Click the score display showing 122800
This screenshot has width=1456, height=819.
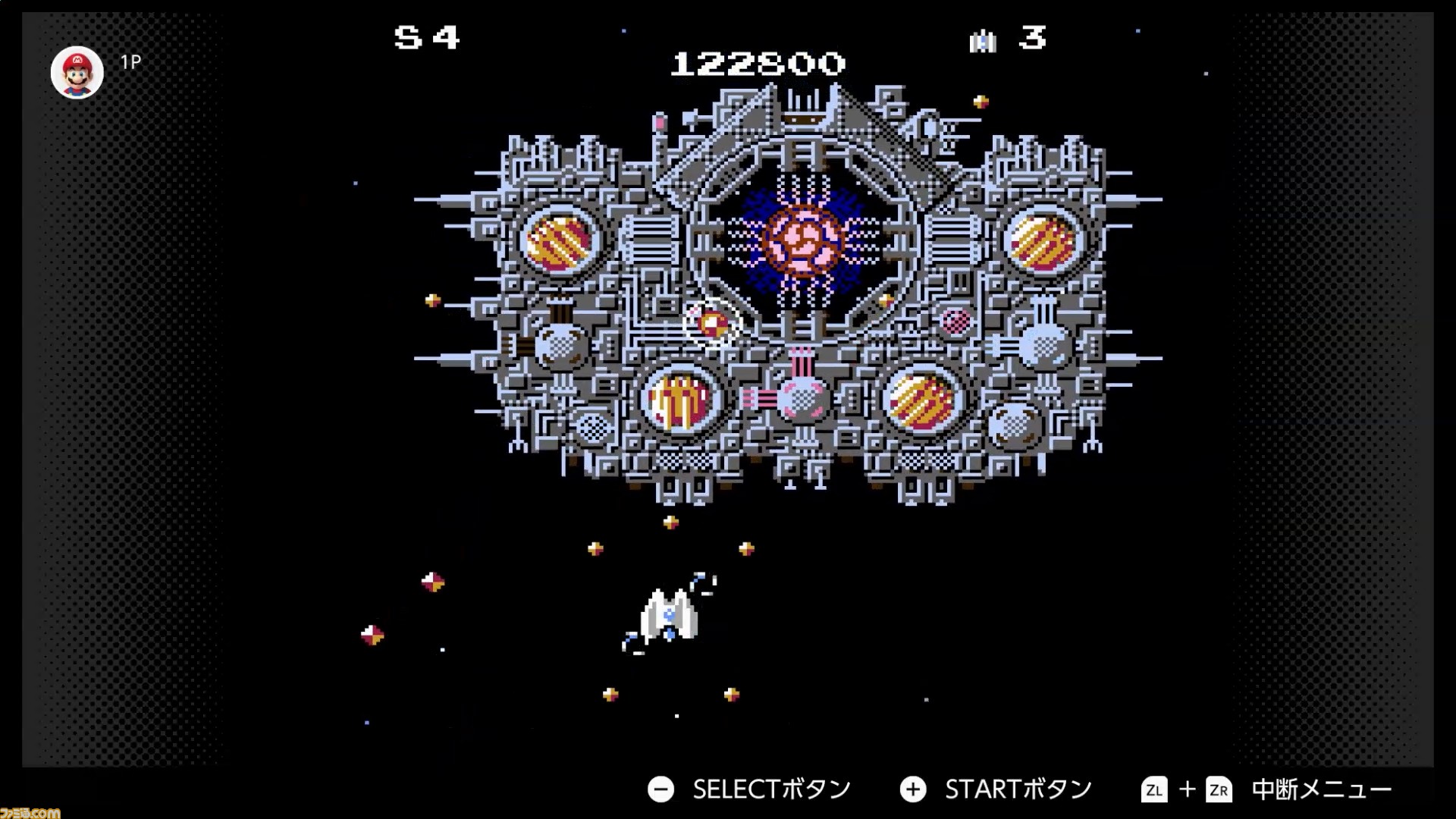click(757, 64)
